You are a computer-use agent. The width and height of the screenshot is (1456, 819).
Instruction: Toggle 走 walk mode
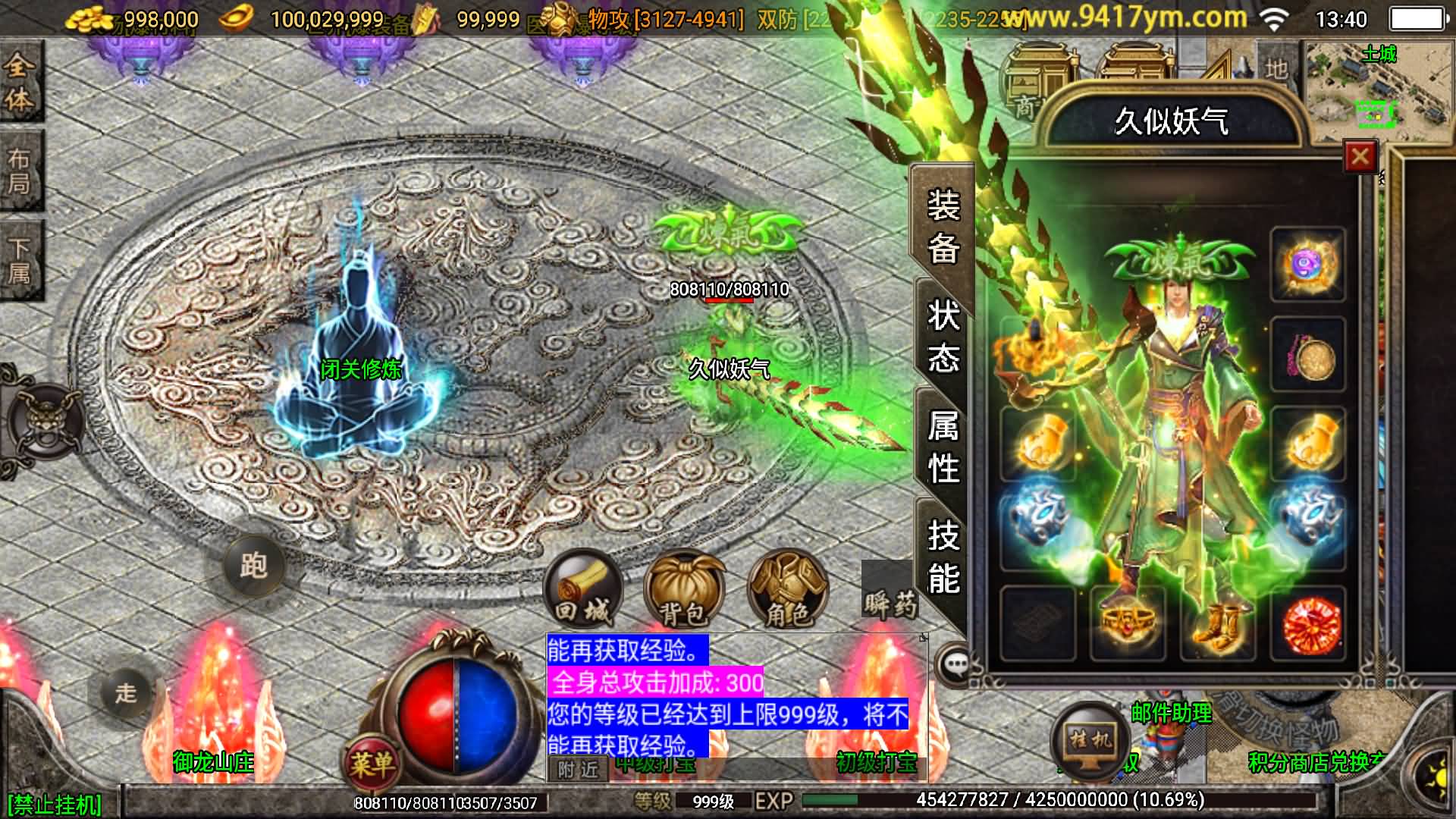[126, 692]
